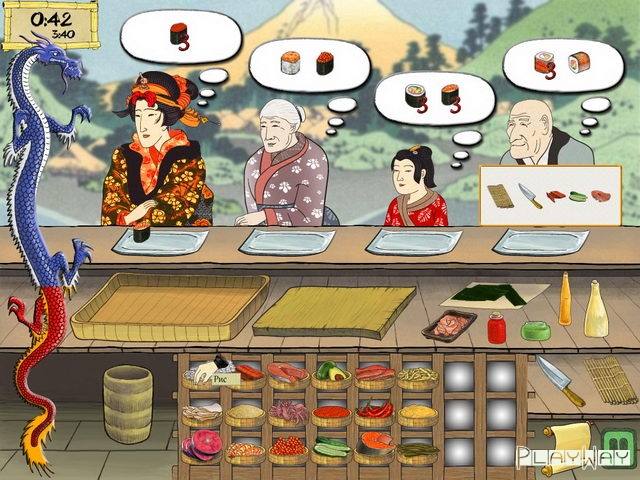Grab the pickled ginger tray

tap(449, 327)
